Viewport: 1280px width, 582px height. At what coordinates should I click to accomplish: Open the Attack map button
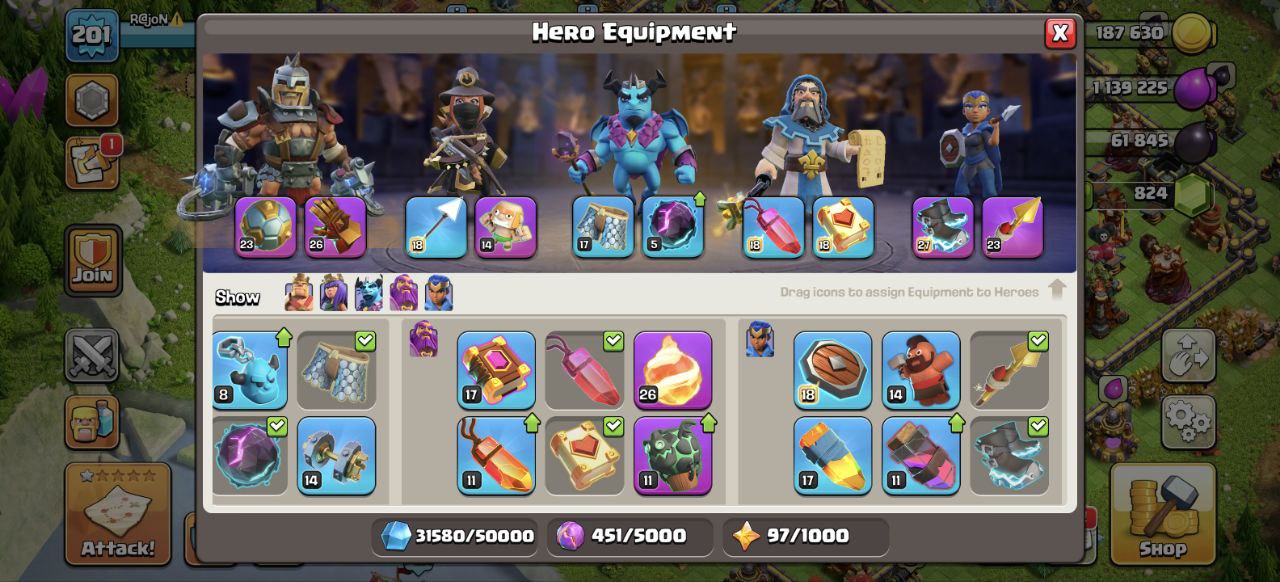pos(118,512)
